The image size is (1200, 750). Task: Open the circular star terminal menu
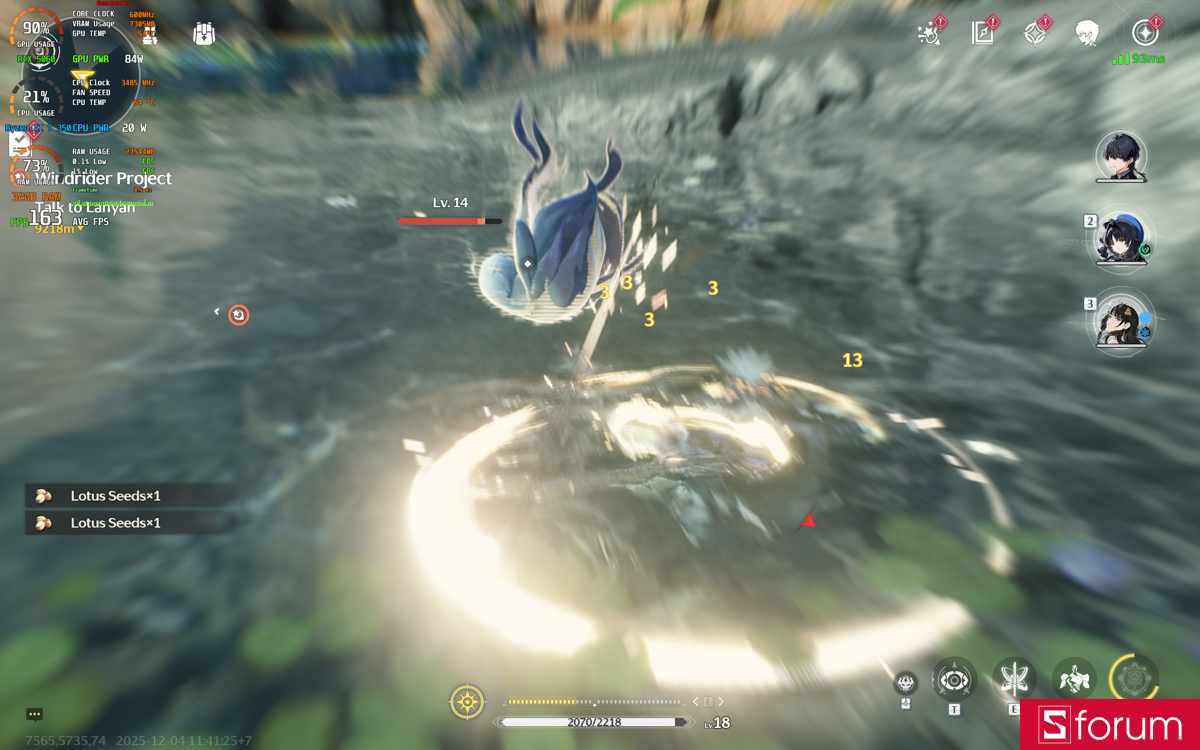tap(1145, 32)
